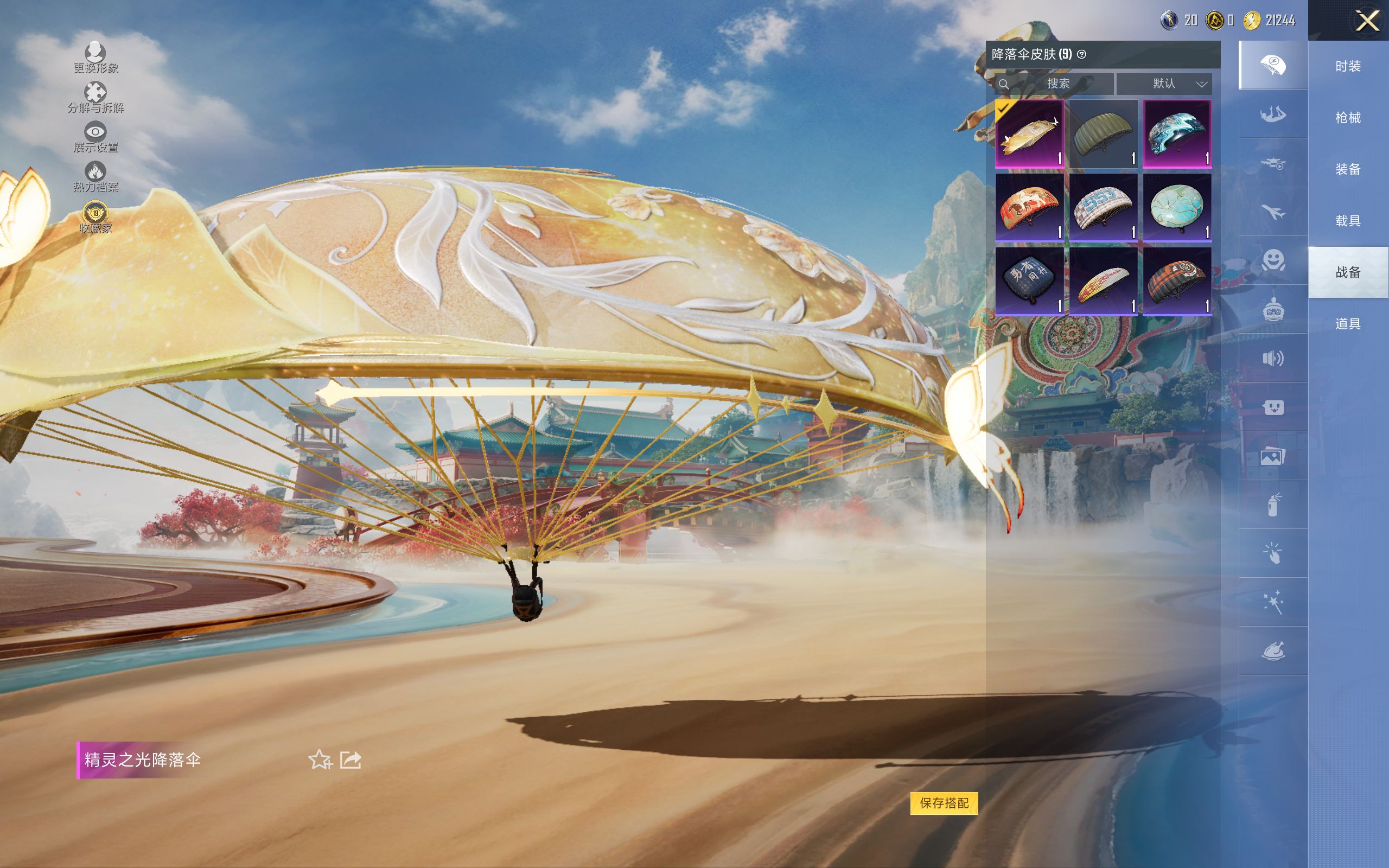Open the 载具 vehicles tab

[1348, 221]
